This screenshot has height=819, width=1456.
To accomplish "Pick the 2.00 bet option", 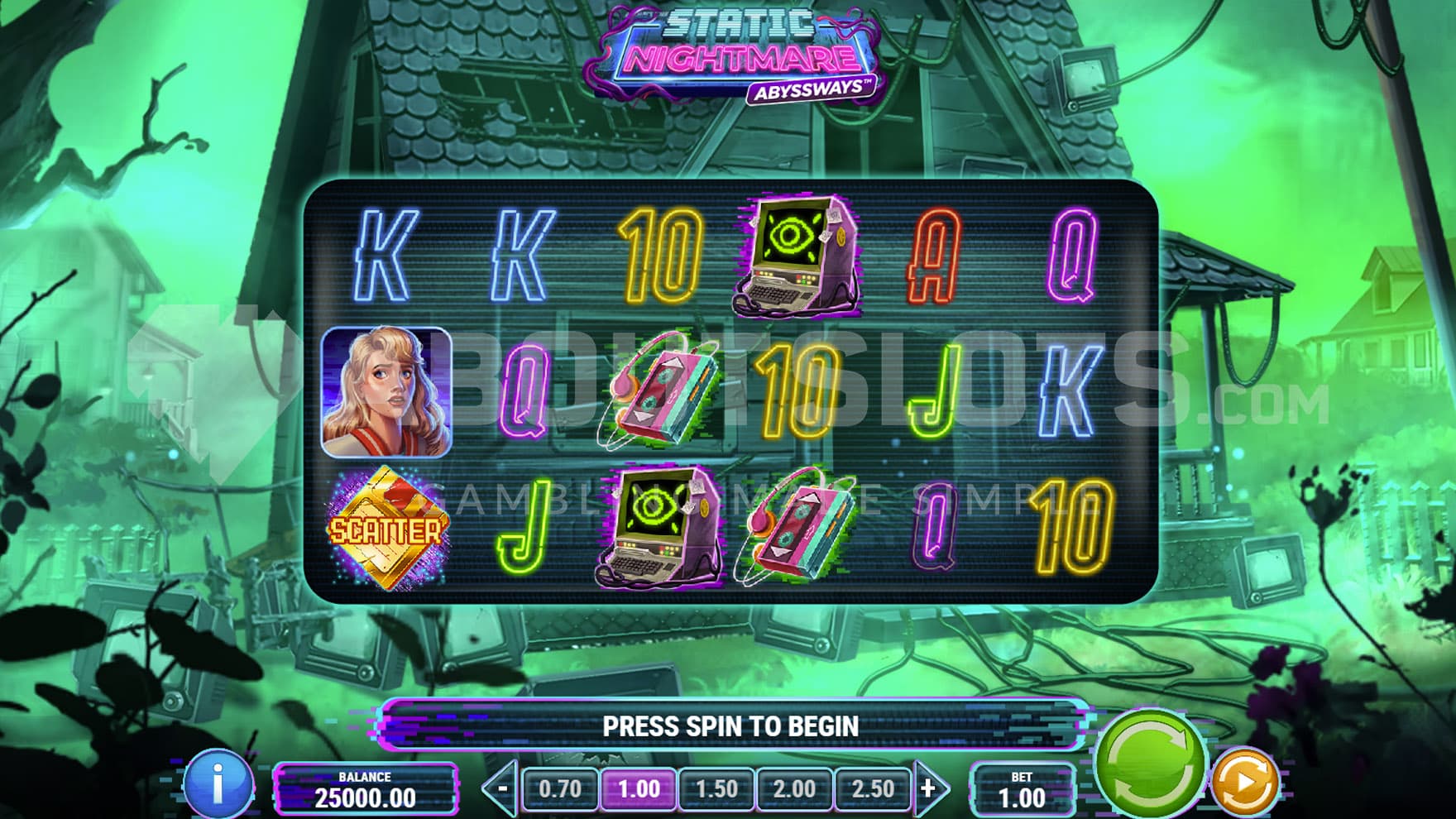I will coord(794,788).
